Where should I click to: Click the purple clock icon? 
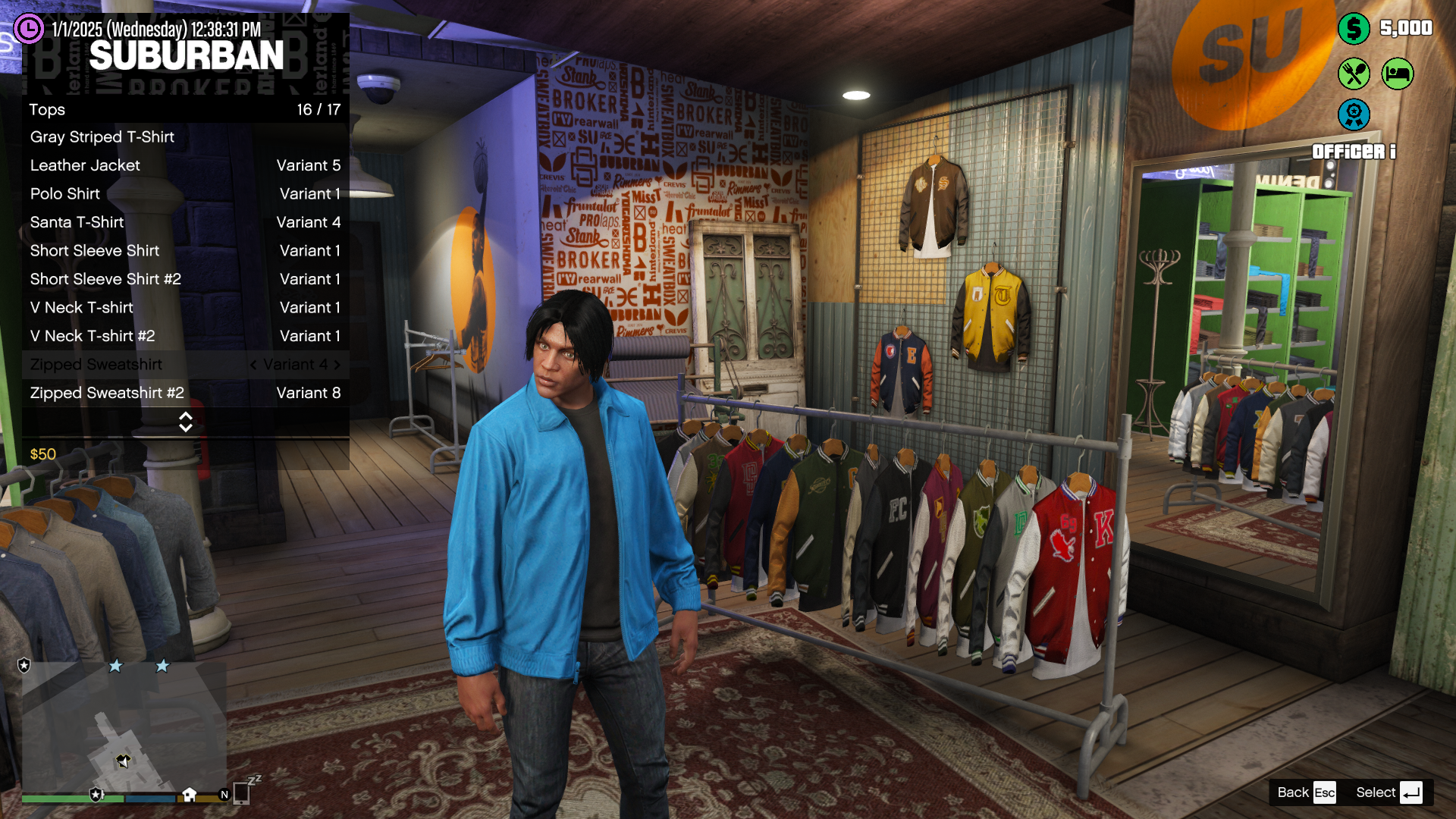pyautogui.click(x=29, y=29)
